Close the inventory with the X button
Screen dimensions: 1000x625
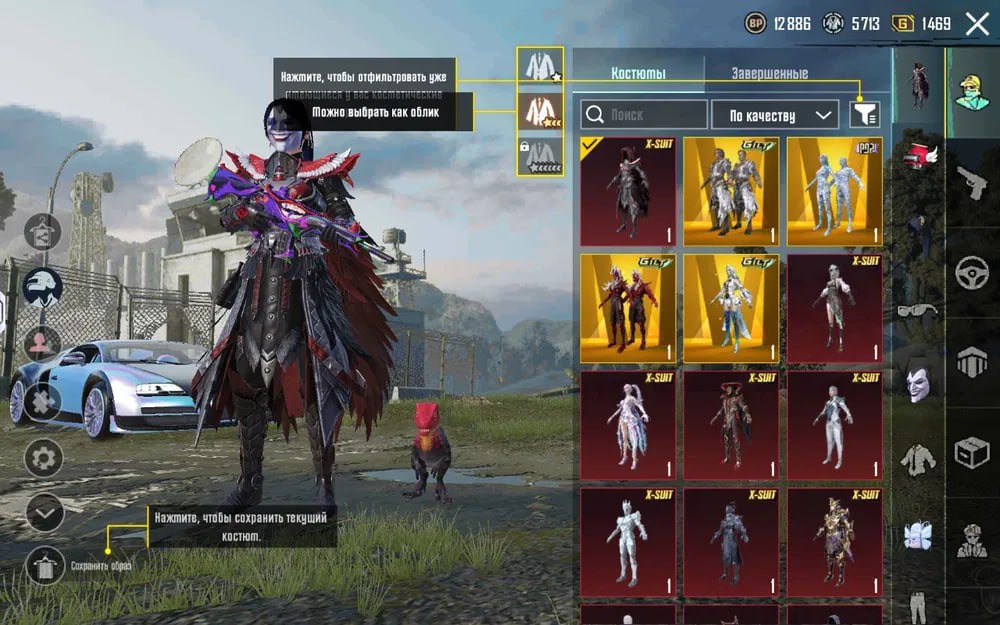coord(977,24)
